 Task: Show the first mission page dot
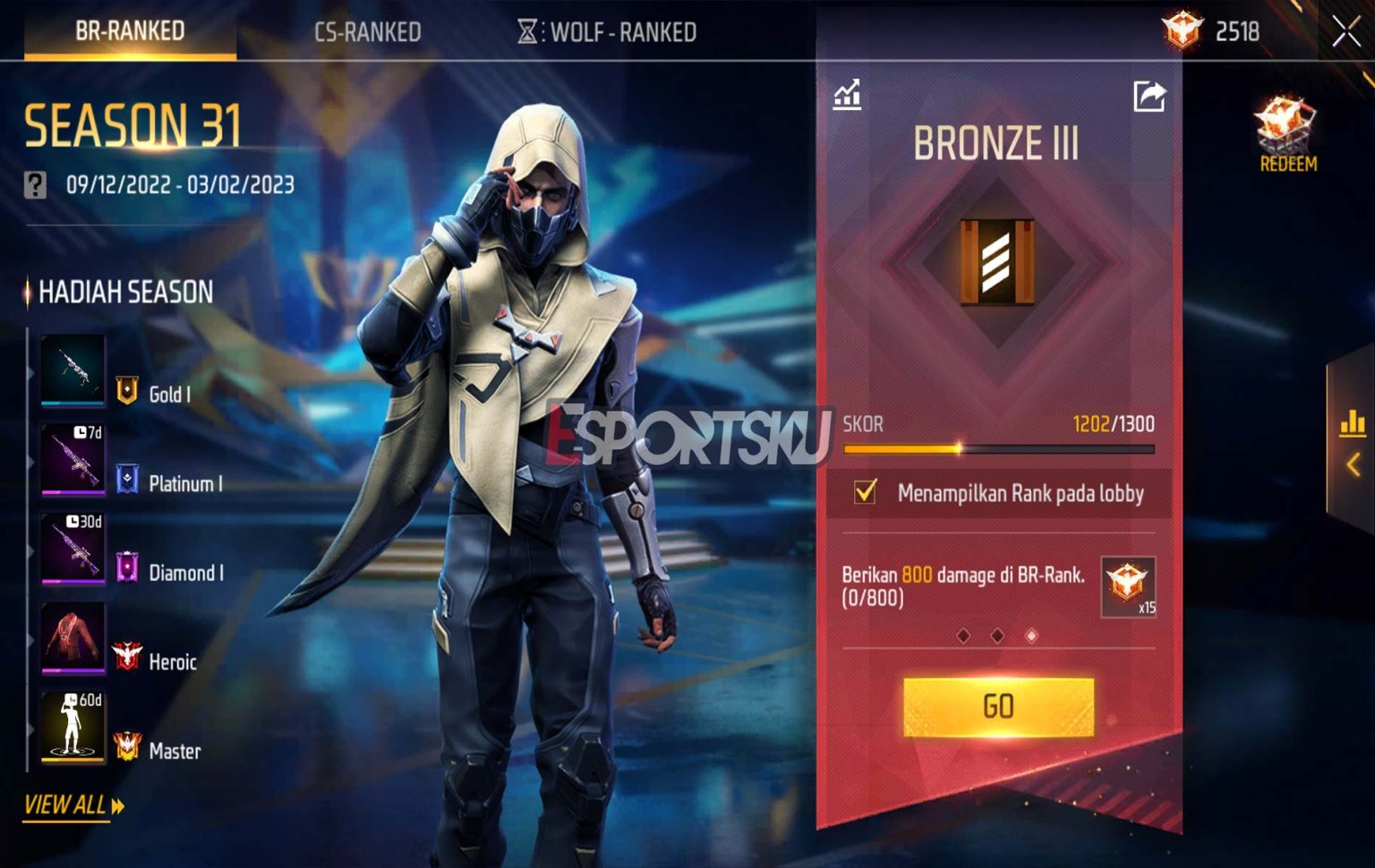963,635
